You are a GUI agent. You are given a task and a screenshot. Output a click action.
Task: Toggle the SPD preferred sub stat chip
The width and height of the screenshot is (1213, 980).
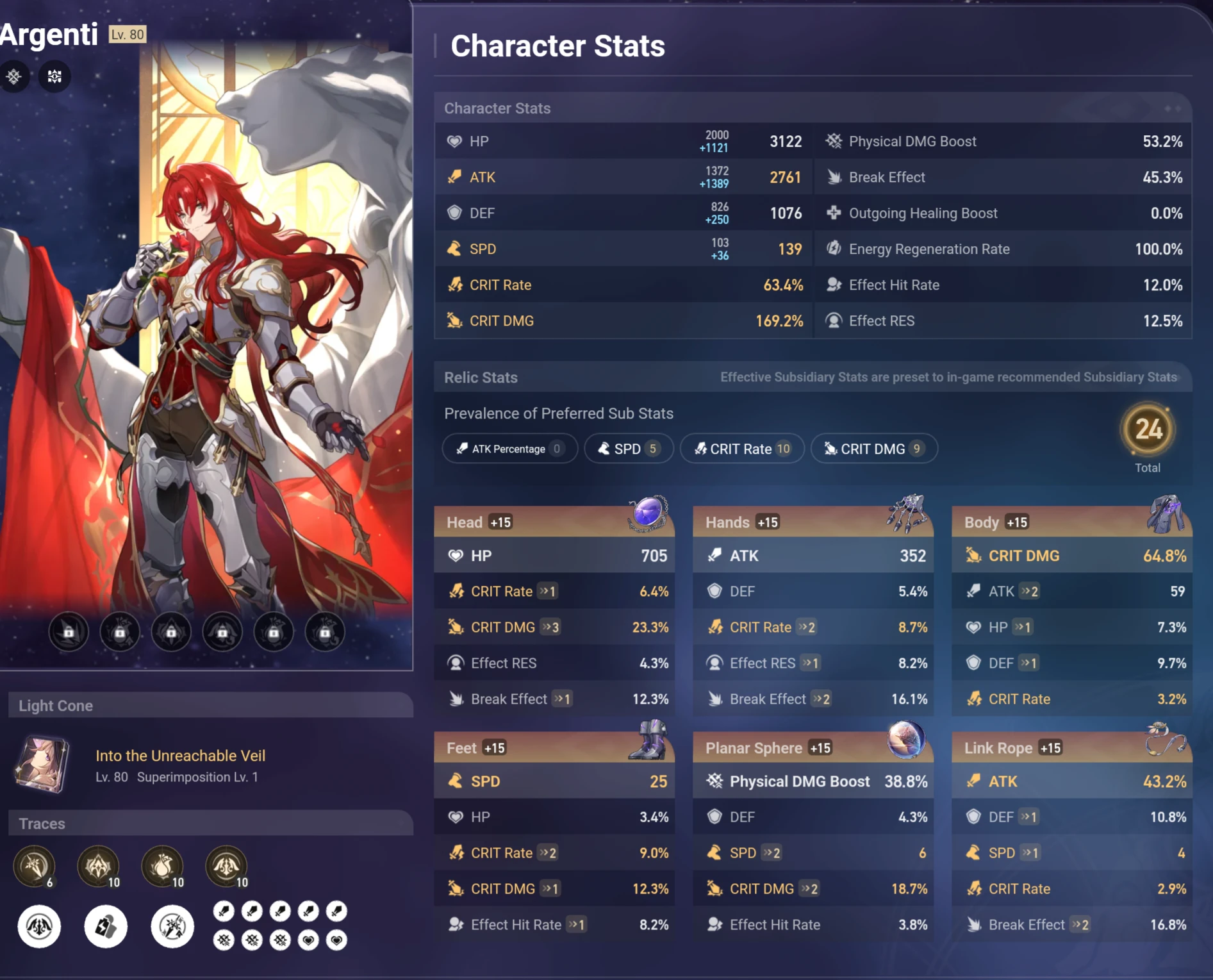pos(628,449)
